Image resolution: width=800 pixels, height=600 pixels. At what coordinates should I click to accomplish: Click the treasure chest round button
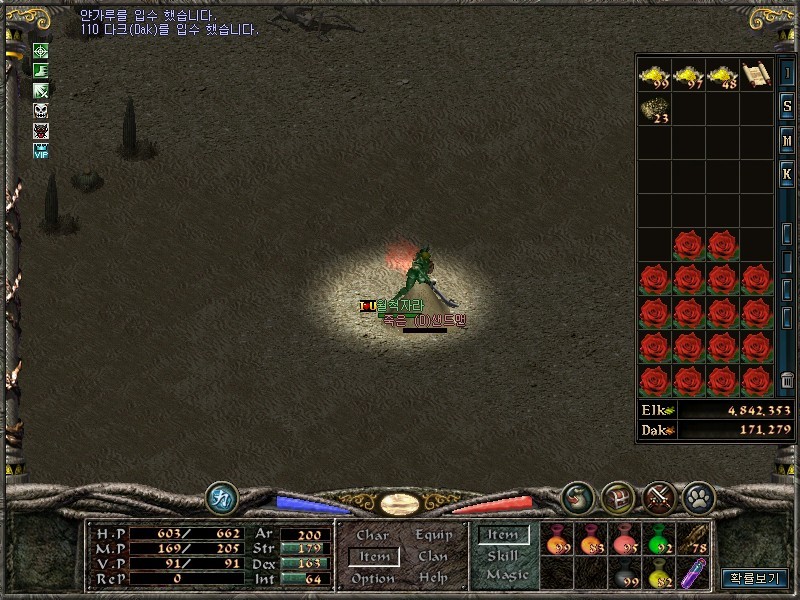618,497
